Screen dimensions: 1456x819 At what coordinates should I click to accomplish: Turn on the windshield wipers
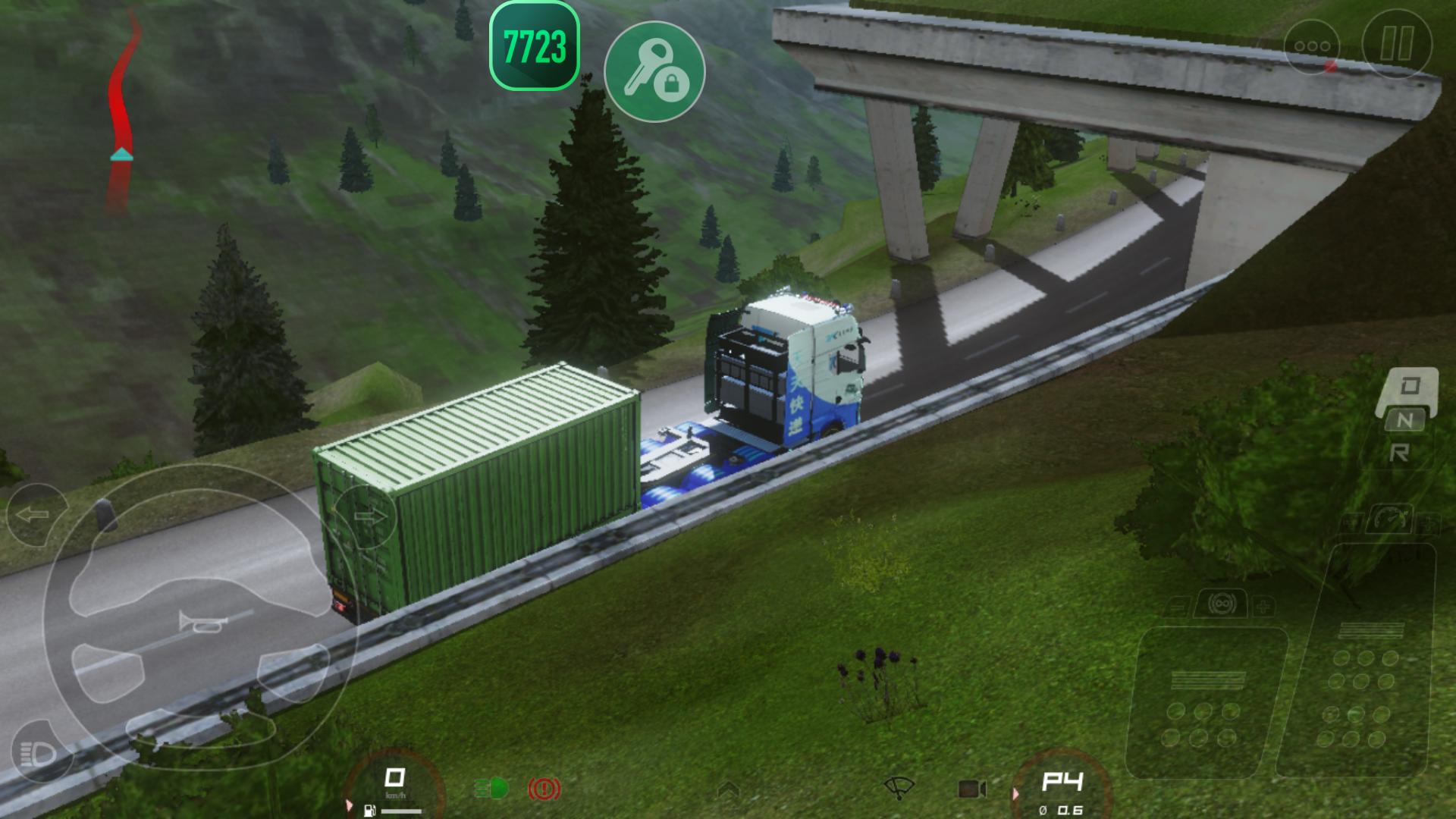click(x=899, y=789)
